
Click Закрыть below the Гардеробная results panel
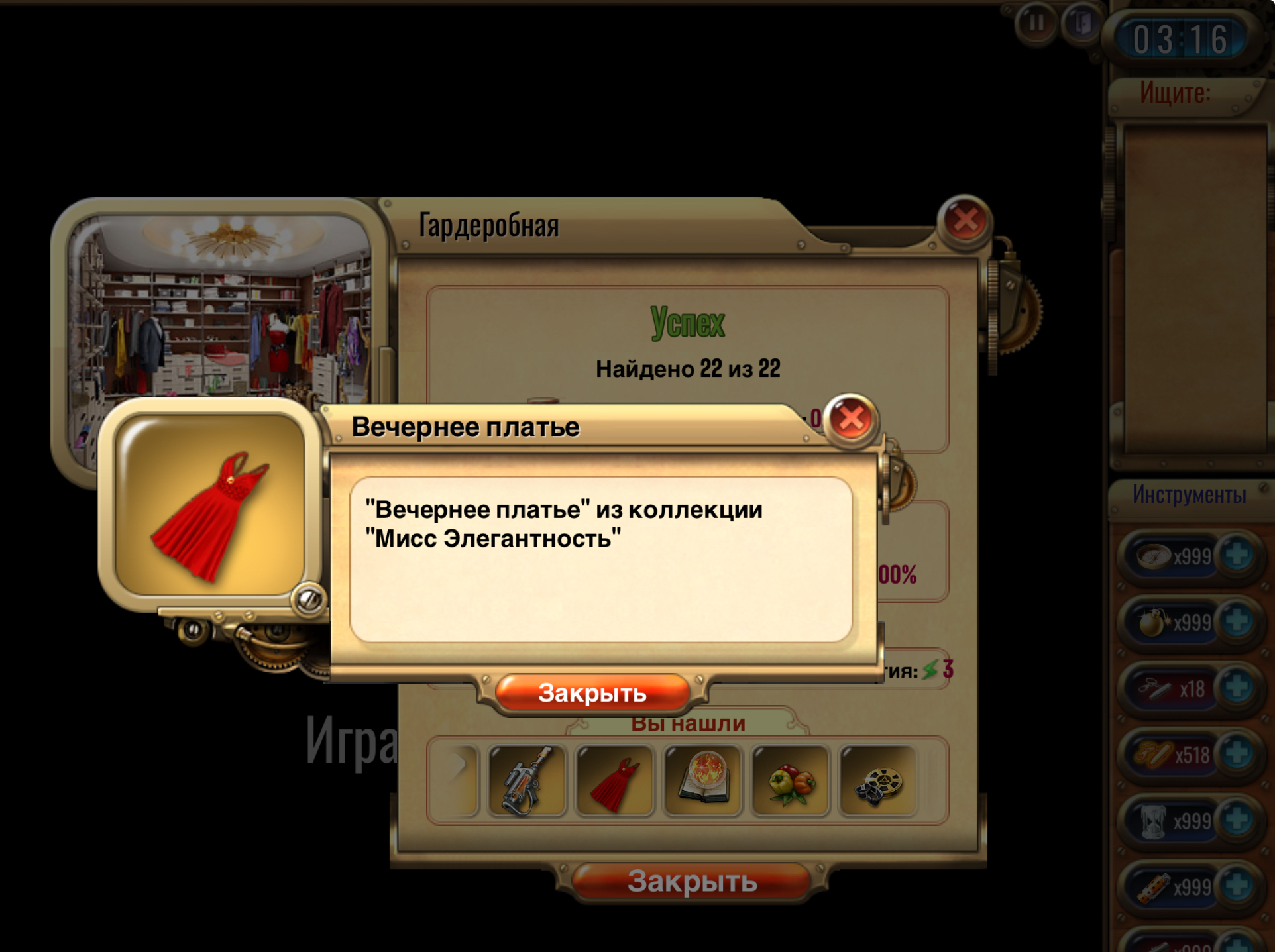(691, 882)
